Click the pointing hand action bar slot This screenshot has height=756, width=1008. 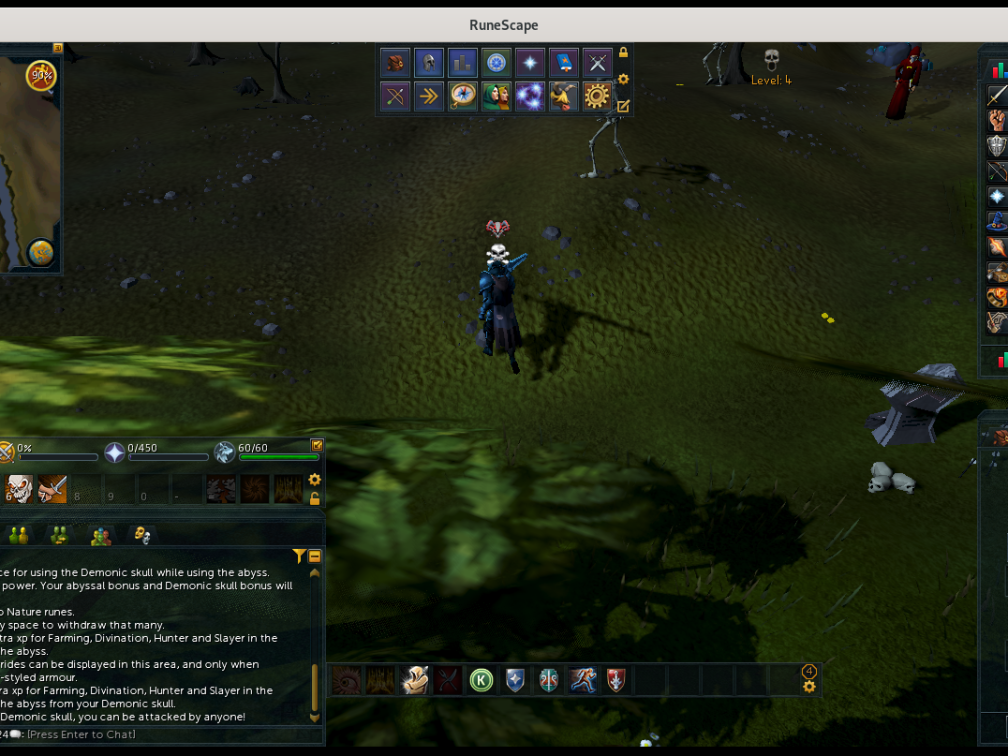click(x=415, y=680)
